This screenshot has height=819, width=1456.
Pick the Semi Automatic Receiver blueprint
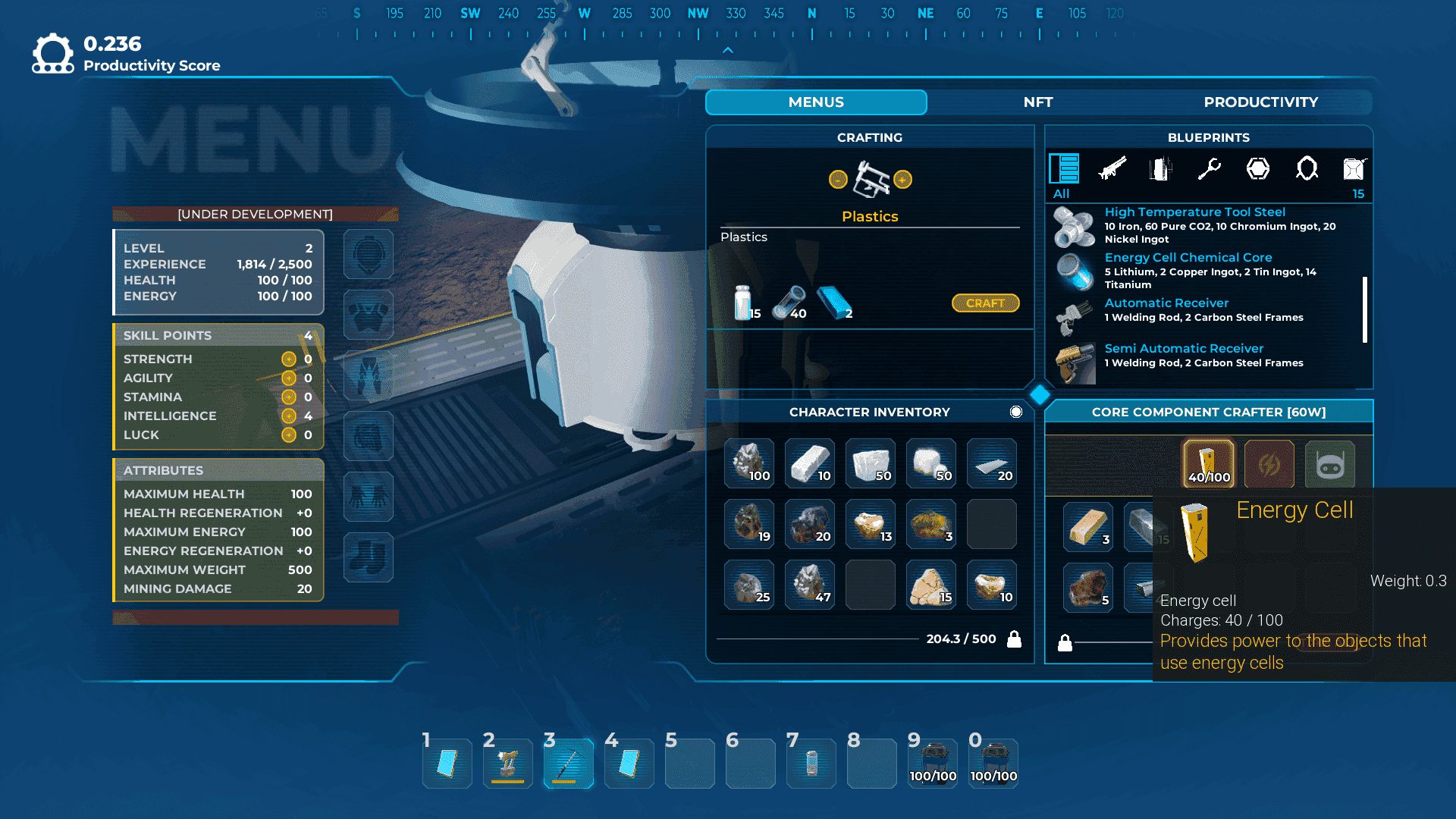click(x=1184, y=349)
